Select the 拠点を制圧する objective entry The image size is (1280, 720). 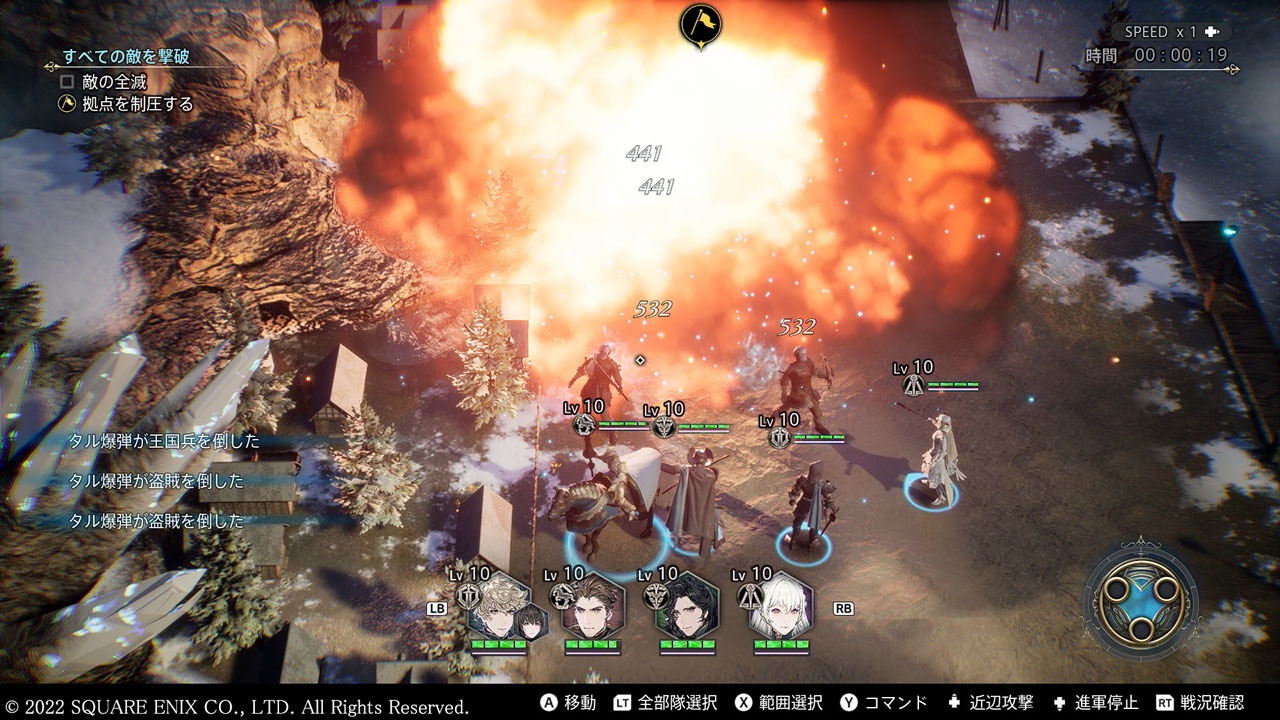tap(127, 103)
